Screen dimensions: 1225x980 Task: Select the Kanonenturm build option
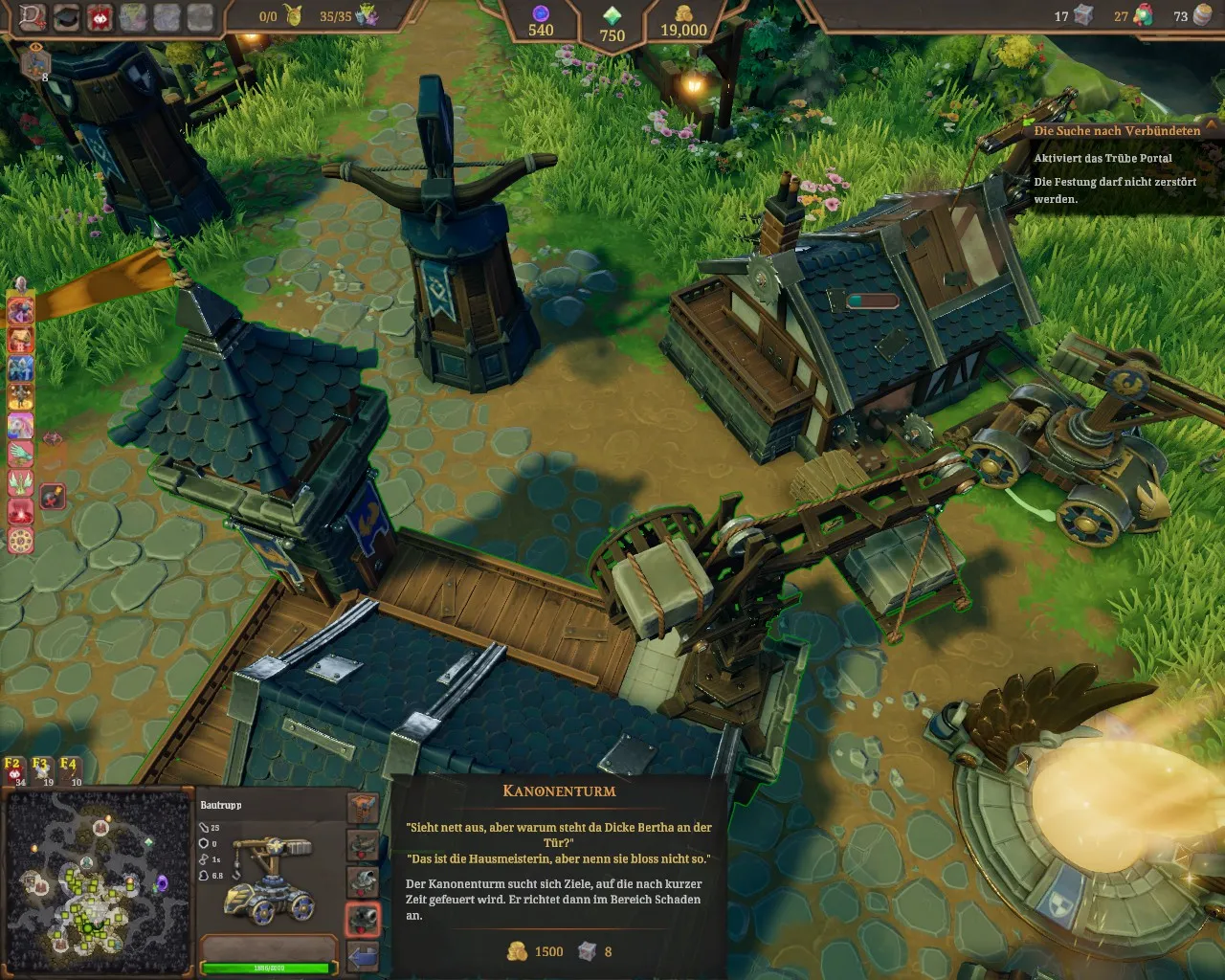[363, 920]
